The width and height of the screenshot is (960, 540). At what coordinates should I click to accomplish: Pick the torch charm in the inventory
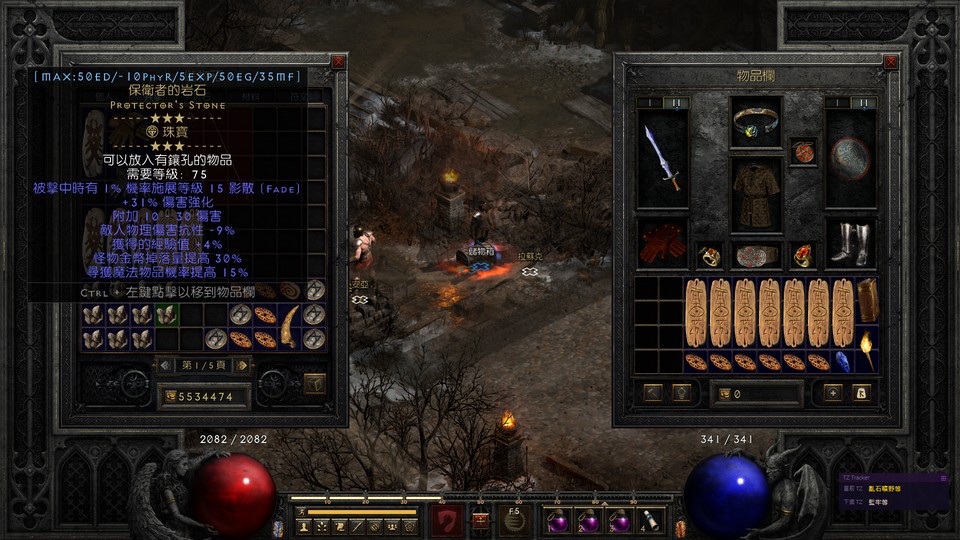coord(866,350)
